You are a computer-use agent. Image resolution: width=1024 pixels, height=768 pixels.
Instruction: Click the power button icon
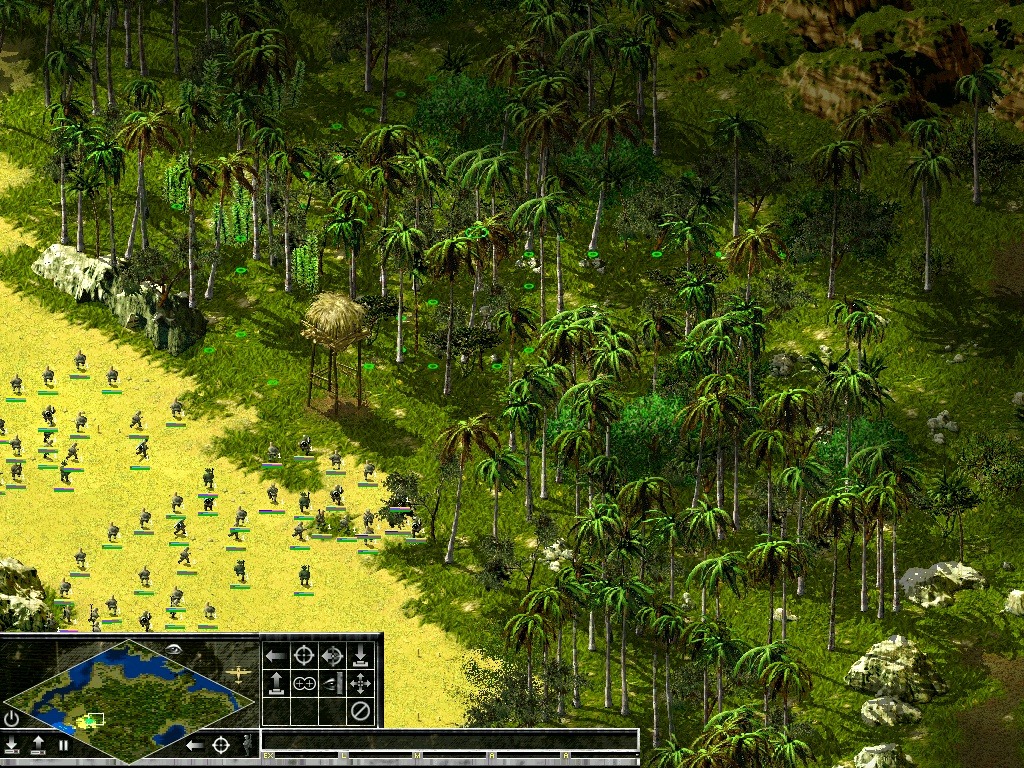click(12, 718)
